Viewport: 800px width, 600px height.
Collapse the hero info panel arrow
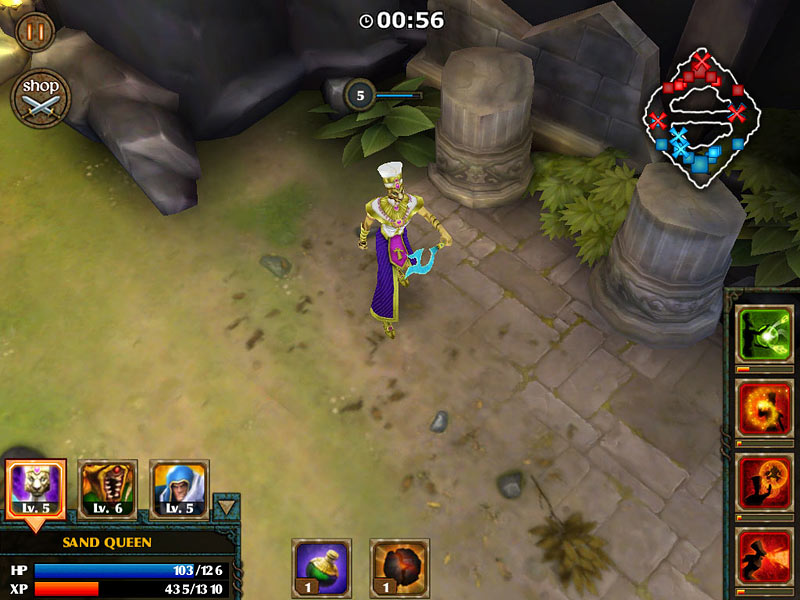pyautogui.click(x=227, y=507)
